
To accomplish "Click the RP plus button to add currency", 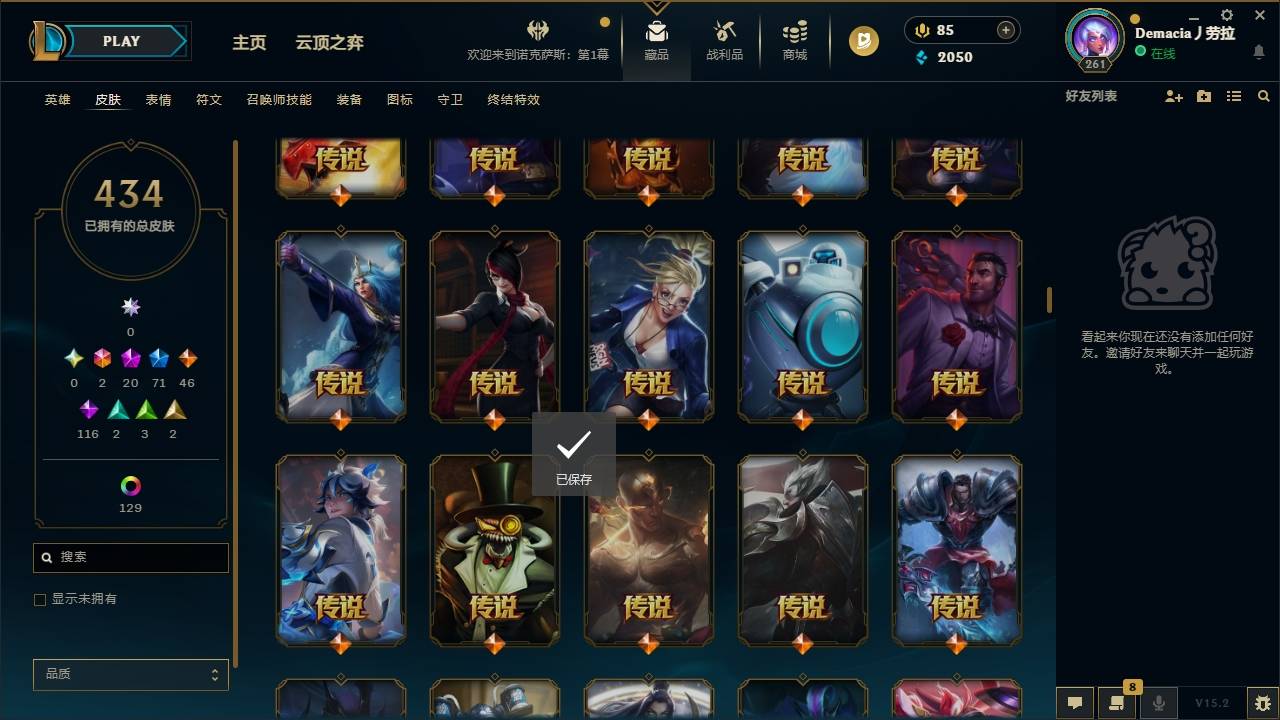I will point(1006,30).
